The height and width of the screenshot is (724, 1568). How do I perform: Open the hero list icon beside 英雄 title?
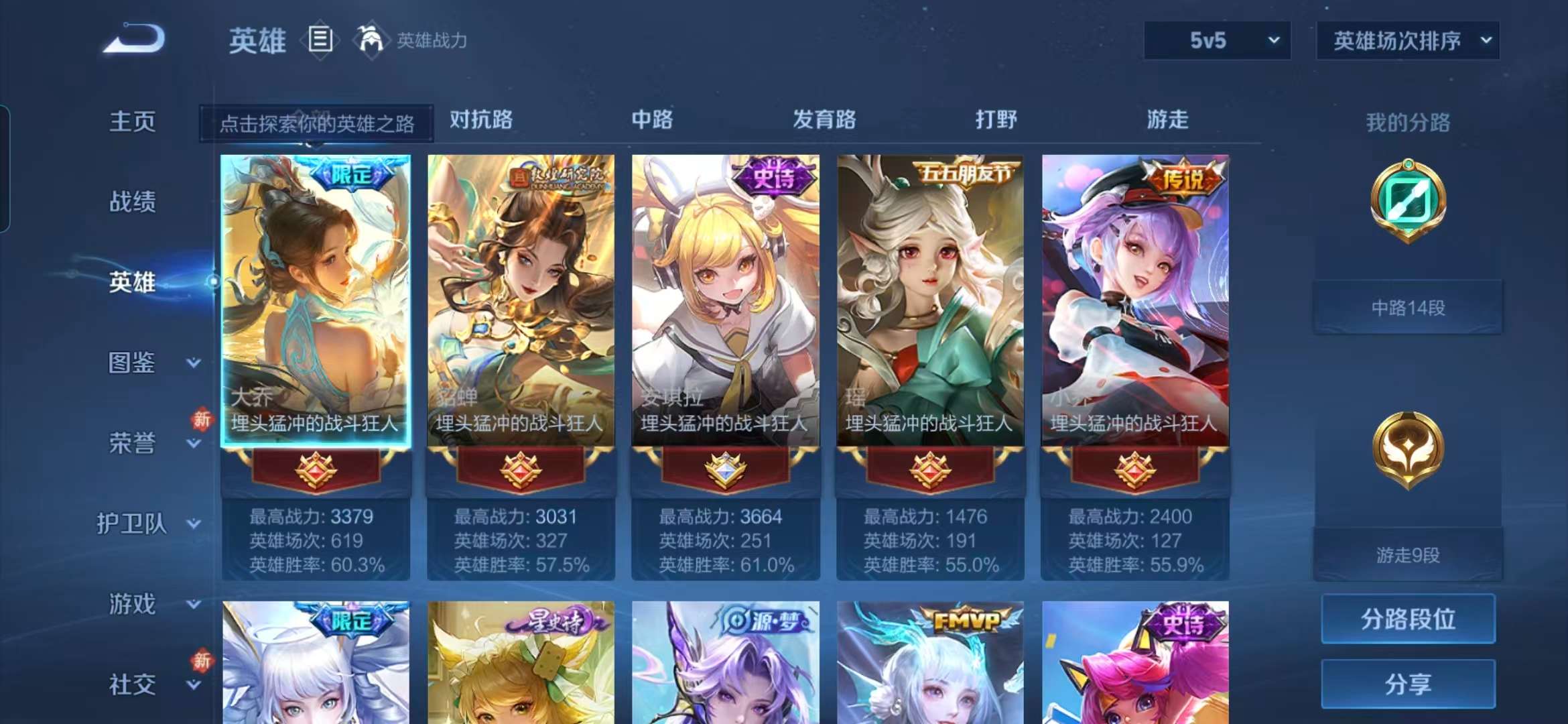[x=320, y=40]
